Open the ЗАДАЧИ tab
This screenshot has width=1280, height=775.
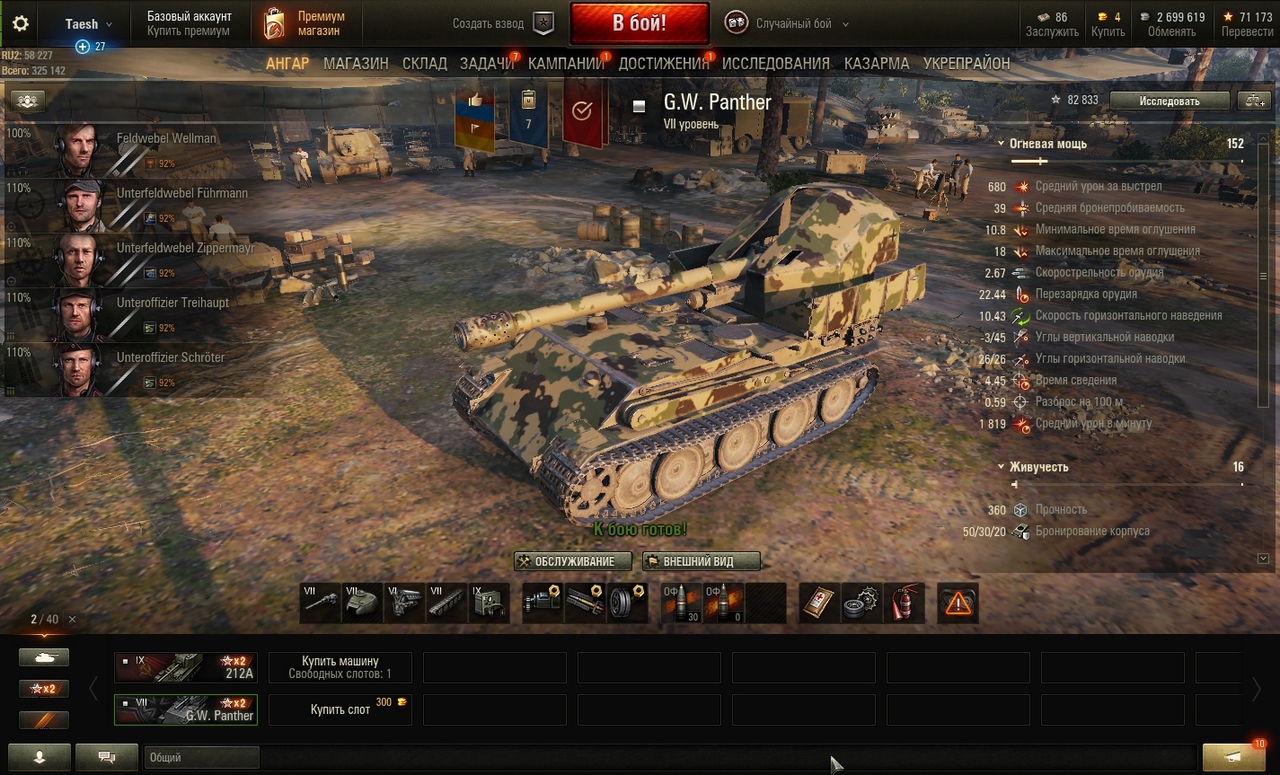pos(486,63)
